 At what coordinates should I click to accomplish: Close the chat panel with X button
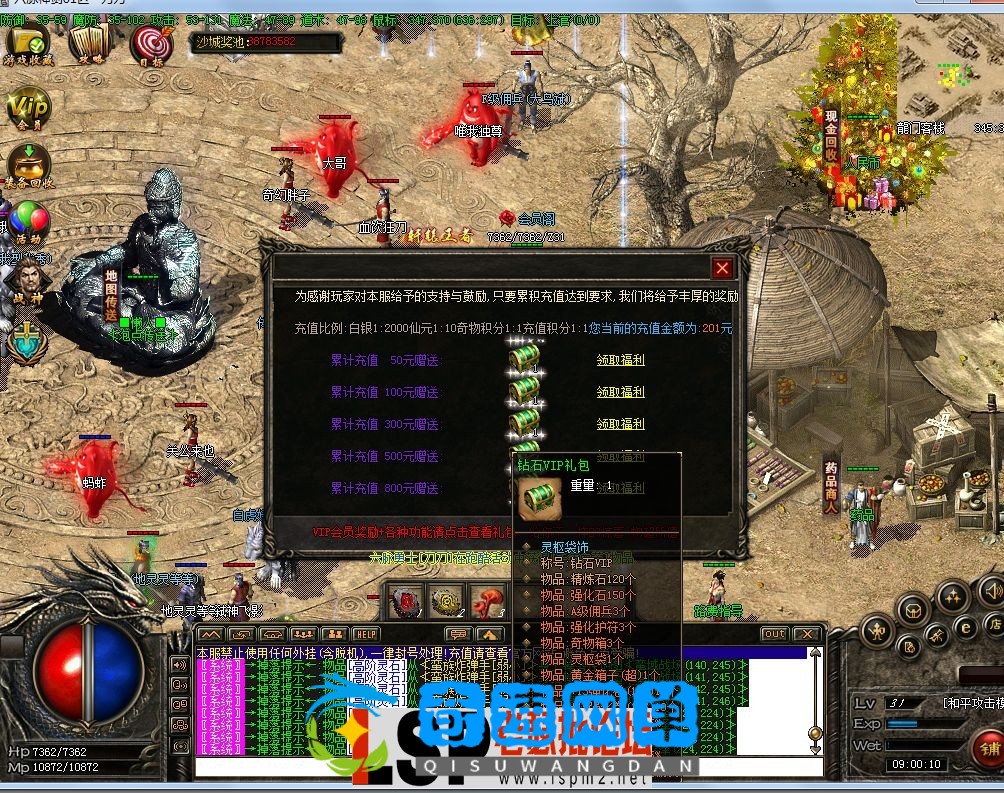(805, 634)
